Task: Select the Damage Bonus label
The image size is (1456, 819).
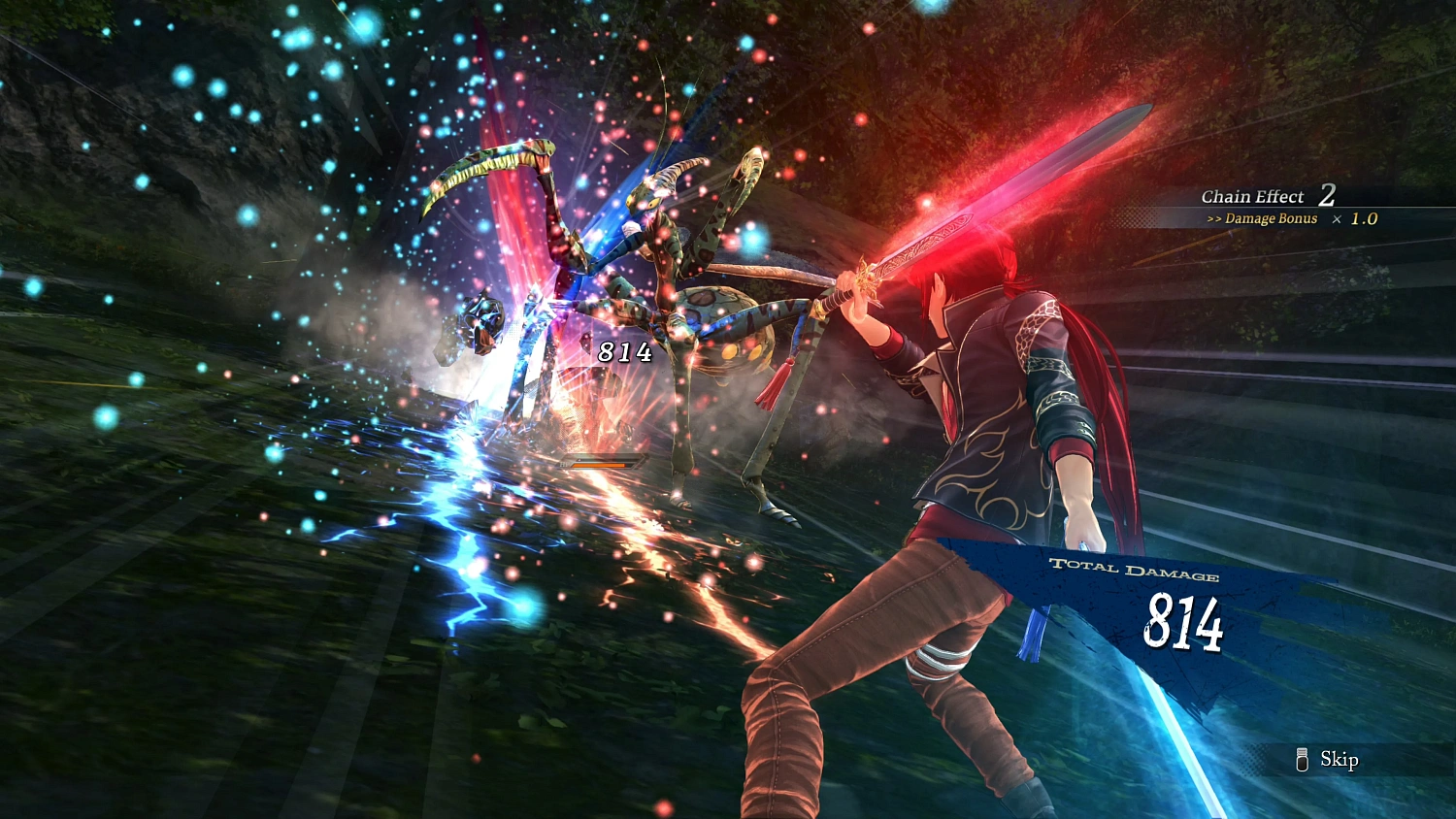Action: [x=1270, y=219]
